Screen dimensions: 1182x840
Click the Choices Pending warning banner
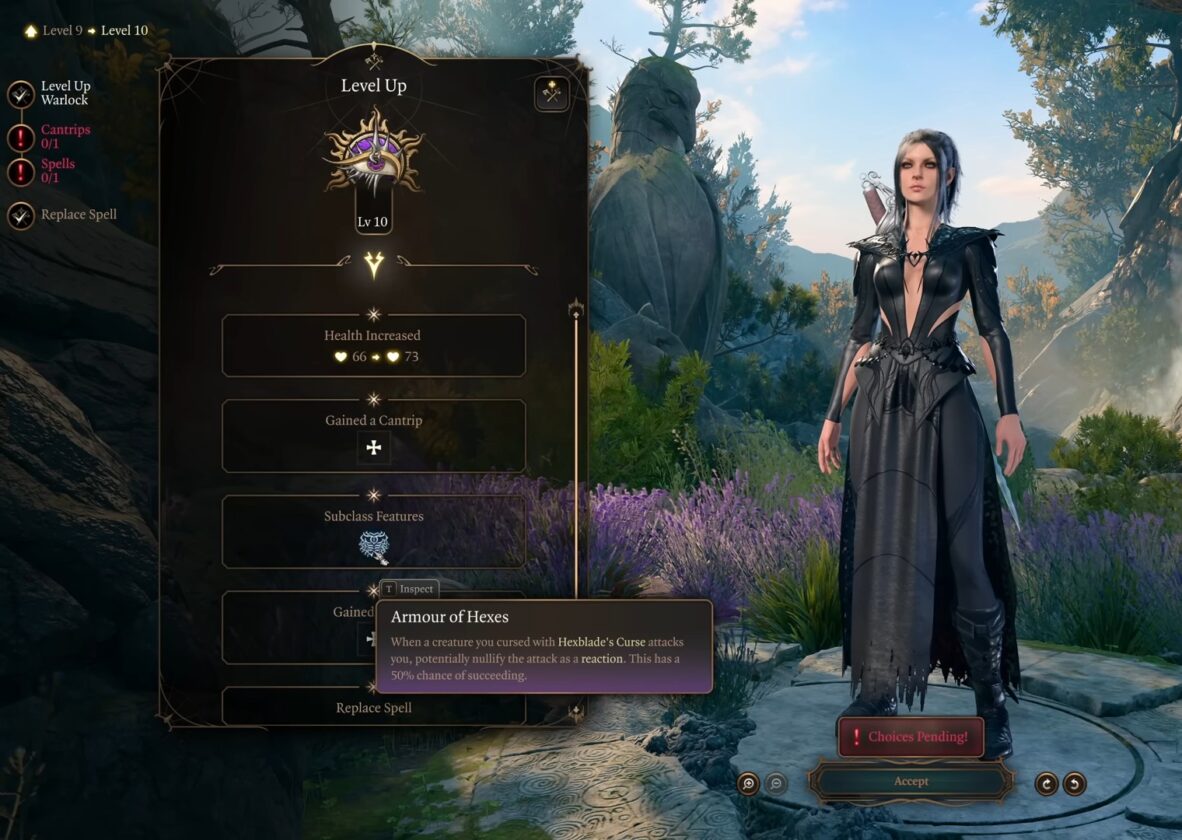pos(910,737)
